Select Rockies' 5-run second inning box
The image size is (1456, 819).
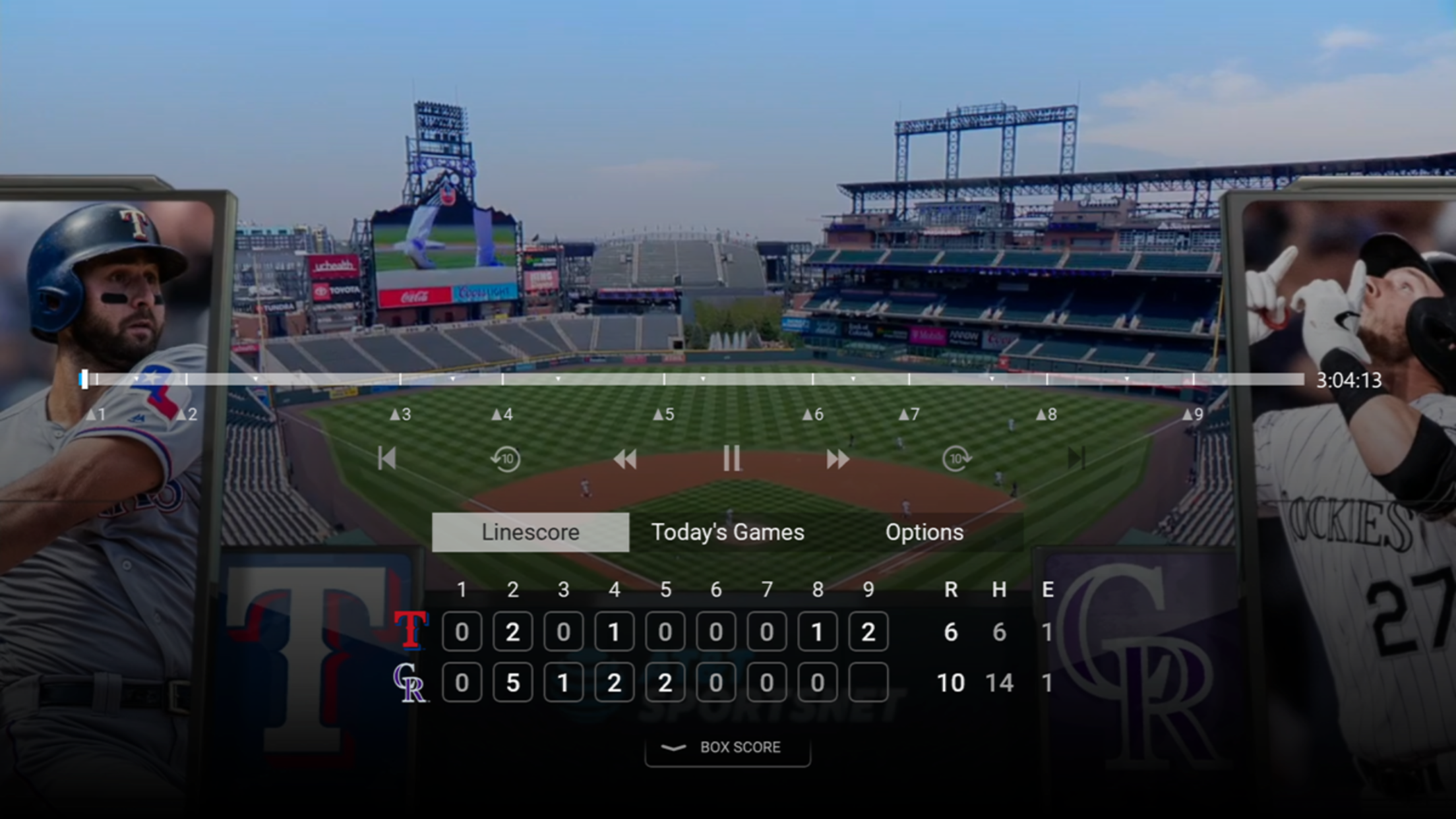(512, 682)
